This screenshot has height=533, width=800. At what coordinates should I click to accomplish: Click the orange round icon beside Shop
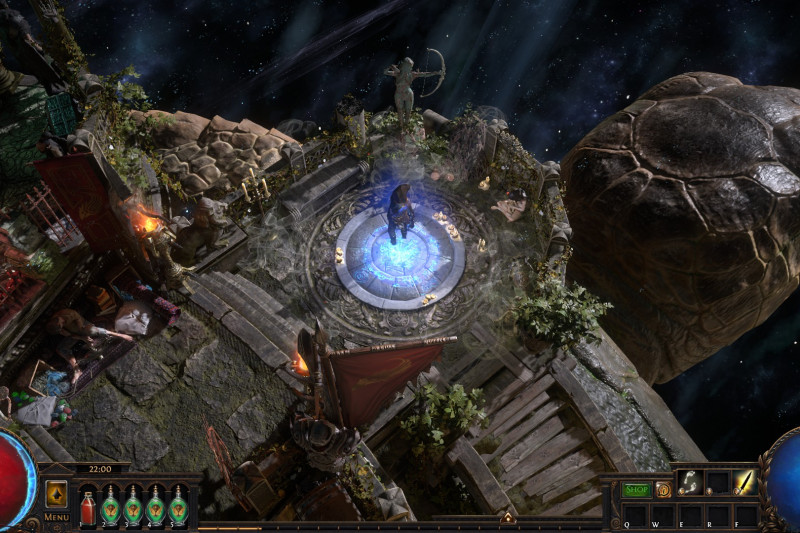pyautogui.click(x=663, y=490)
